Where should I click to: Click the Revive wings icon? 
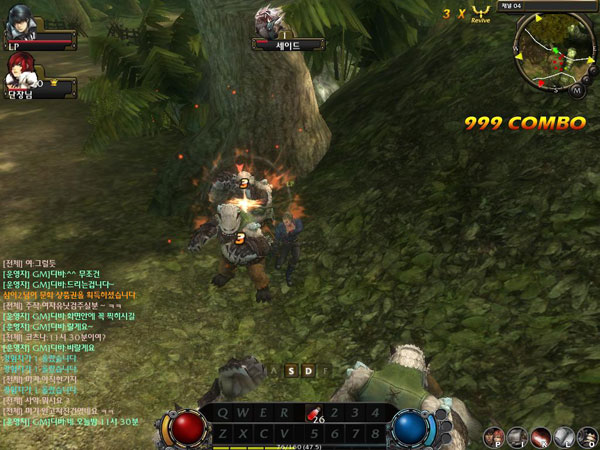[480, 12]
